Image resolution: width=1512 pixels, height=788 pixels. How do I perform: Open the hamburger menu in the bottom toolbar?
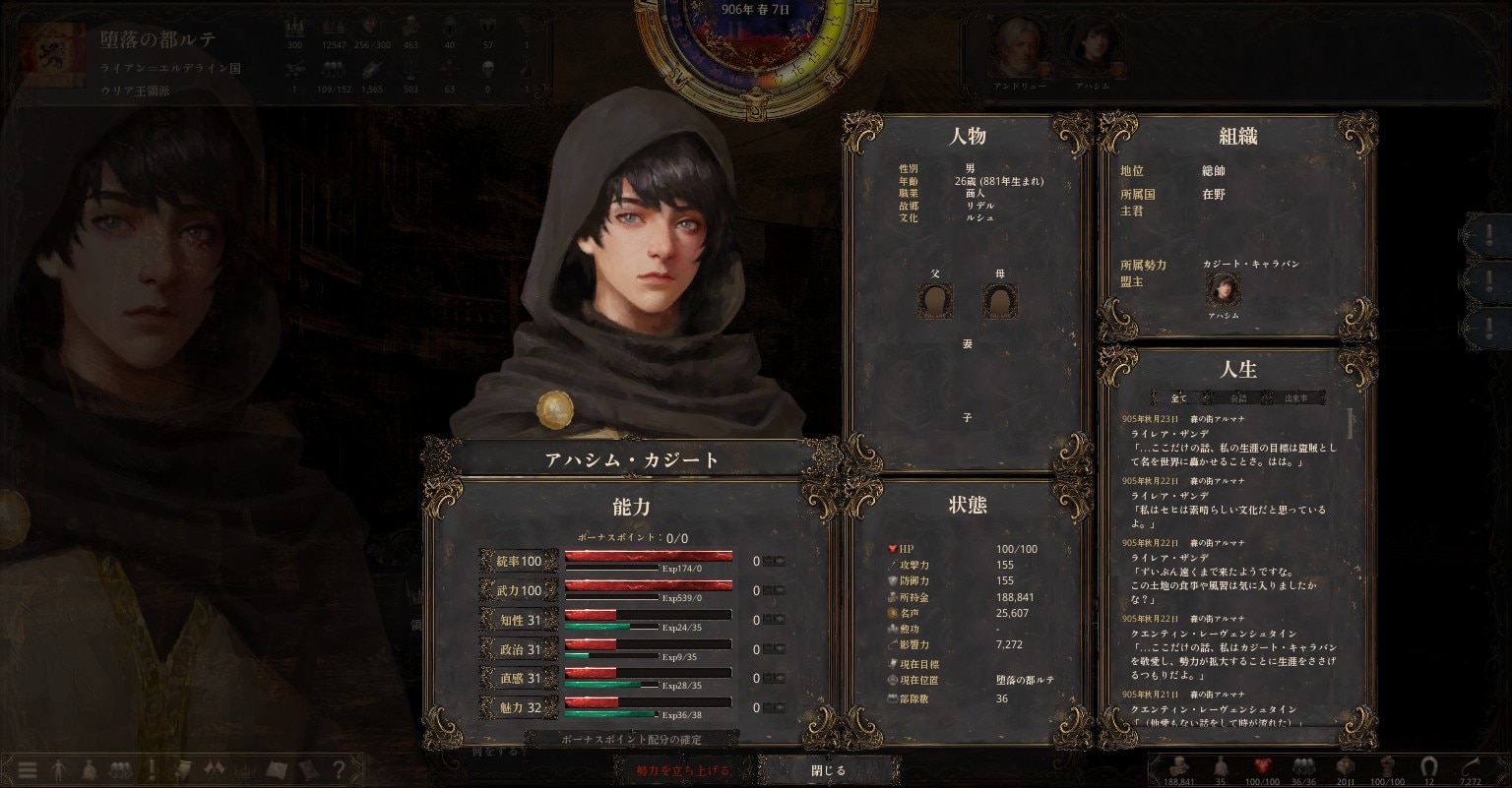pyautogui.click(x=28, y=770)
